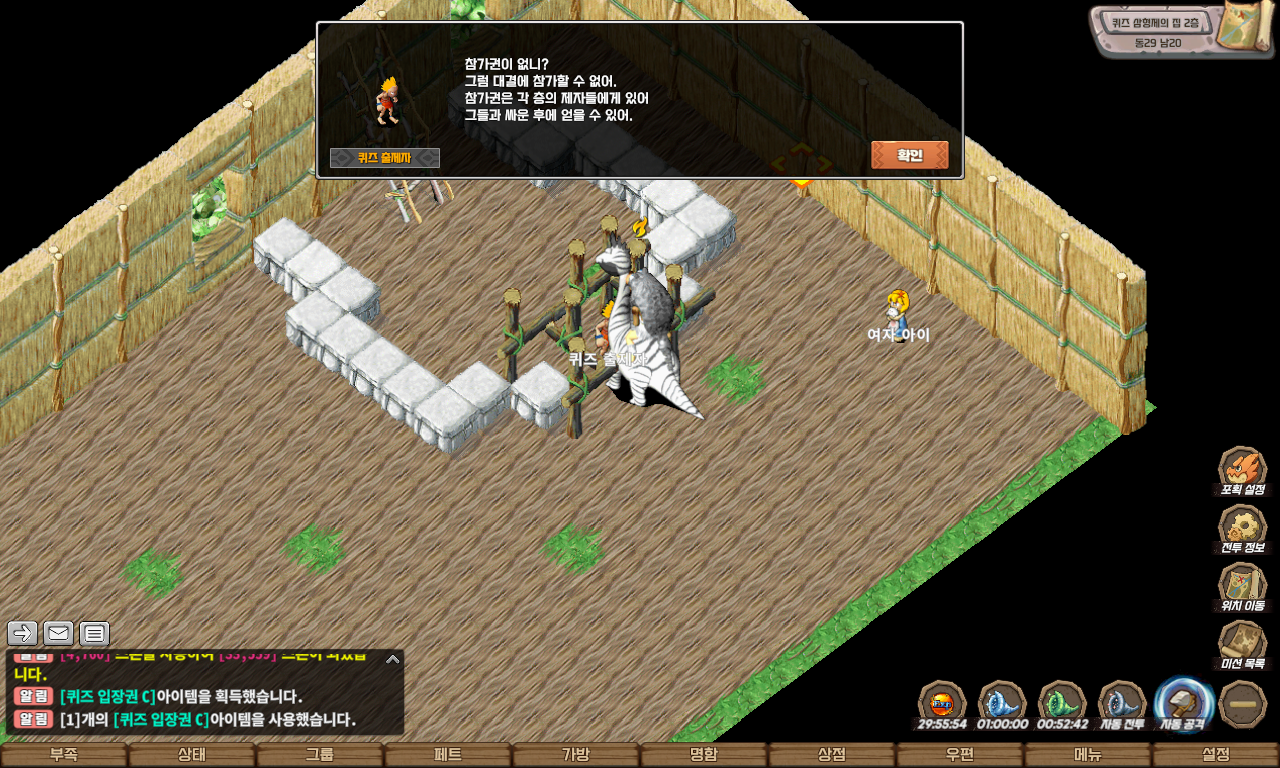Viewport: 1280px width, 768px height.
Task: Collapse the quick icons with the minus button
Action: (x=1243, y=703)
